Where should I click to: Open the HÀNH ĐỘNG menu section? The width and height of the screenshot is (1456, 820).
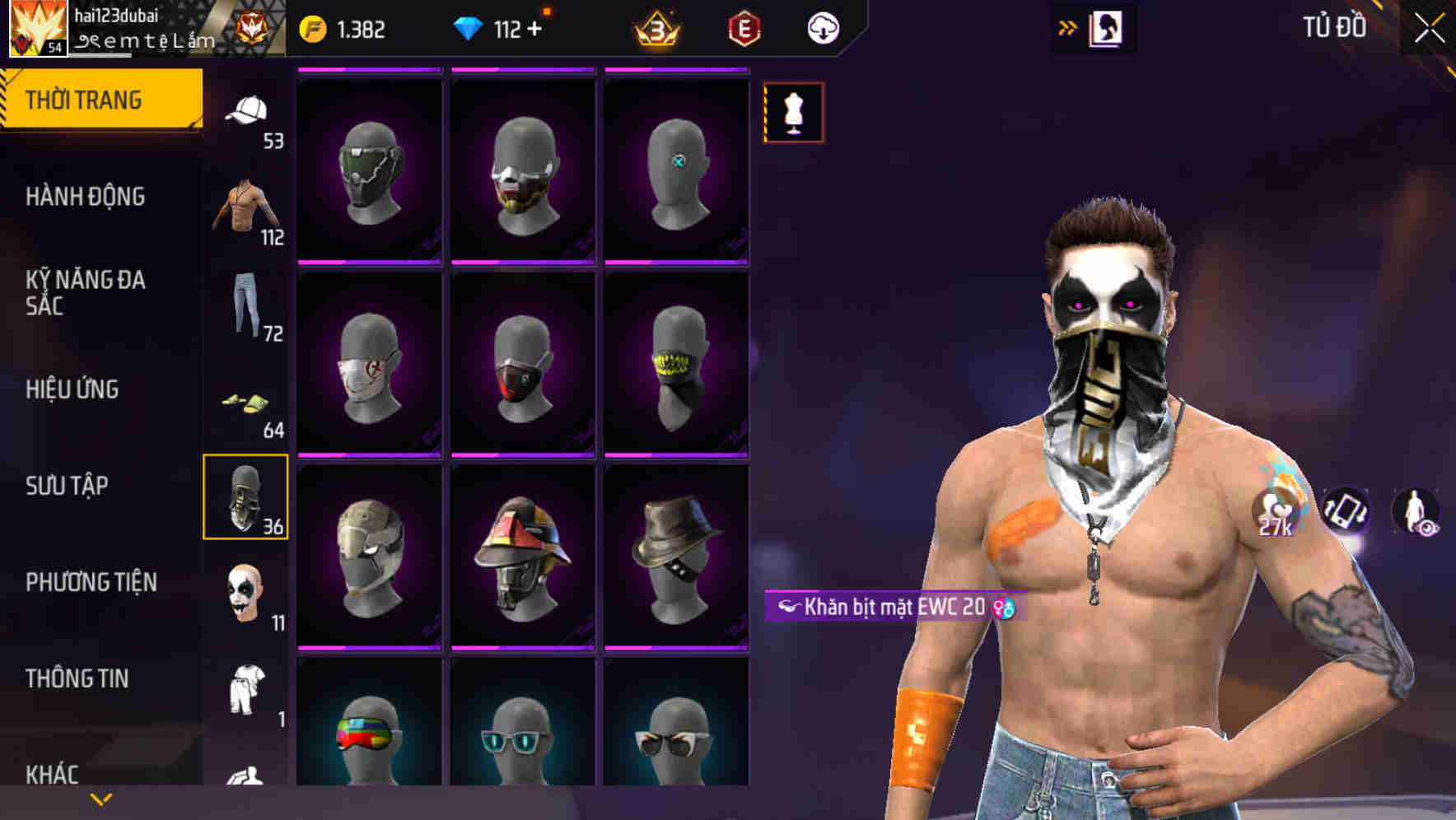tap(85, 197)
